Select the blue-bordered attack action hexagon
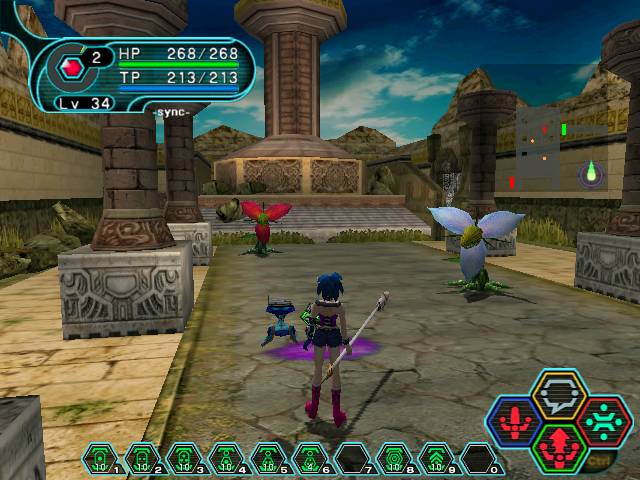Viewport: 640px width, 480px height. (514, 420)
